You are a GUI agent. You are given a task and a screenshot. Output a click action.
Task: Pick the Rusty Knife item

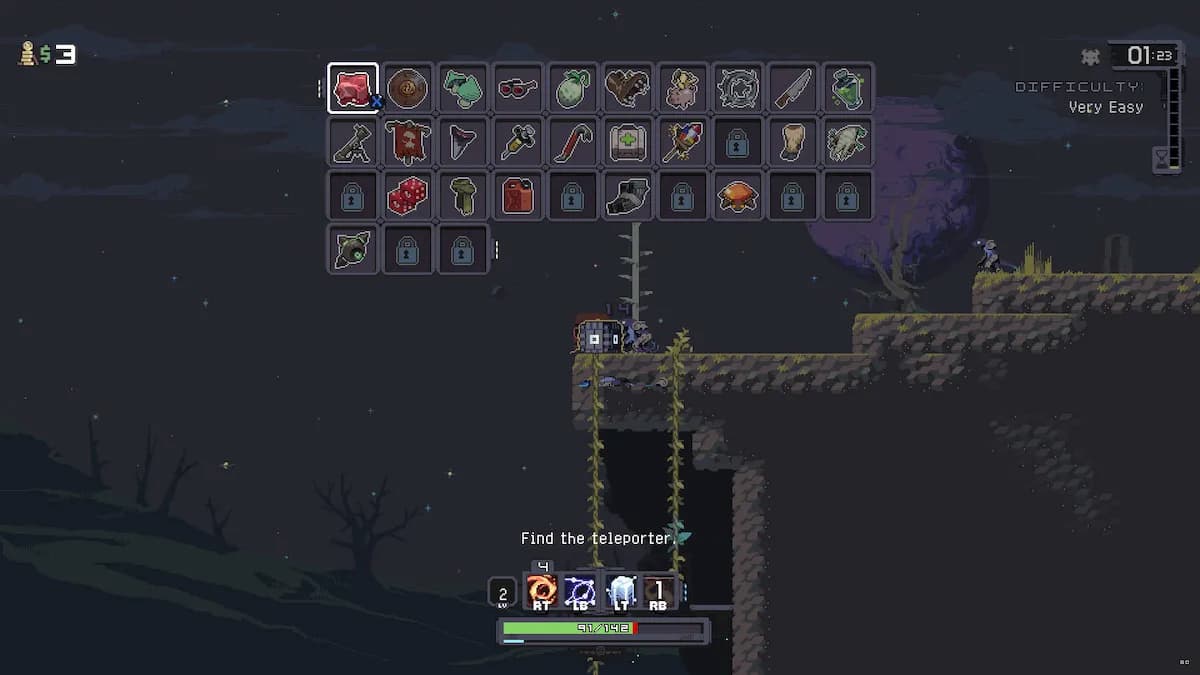click(792, 88)
